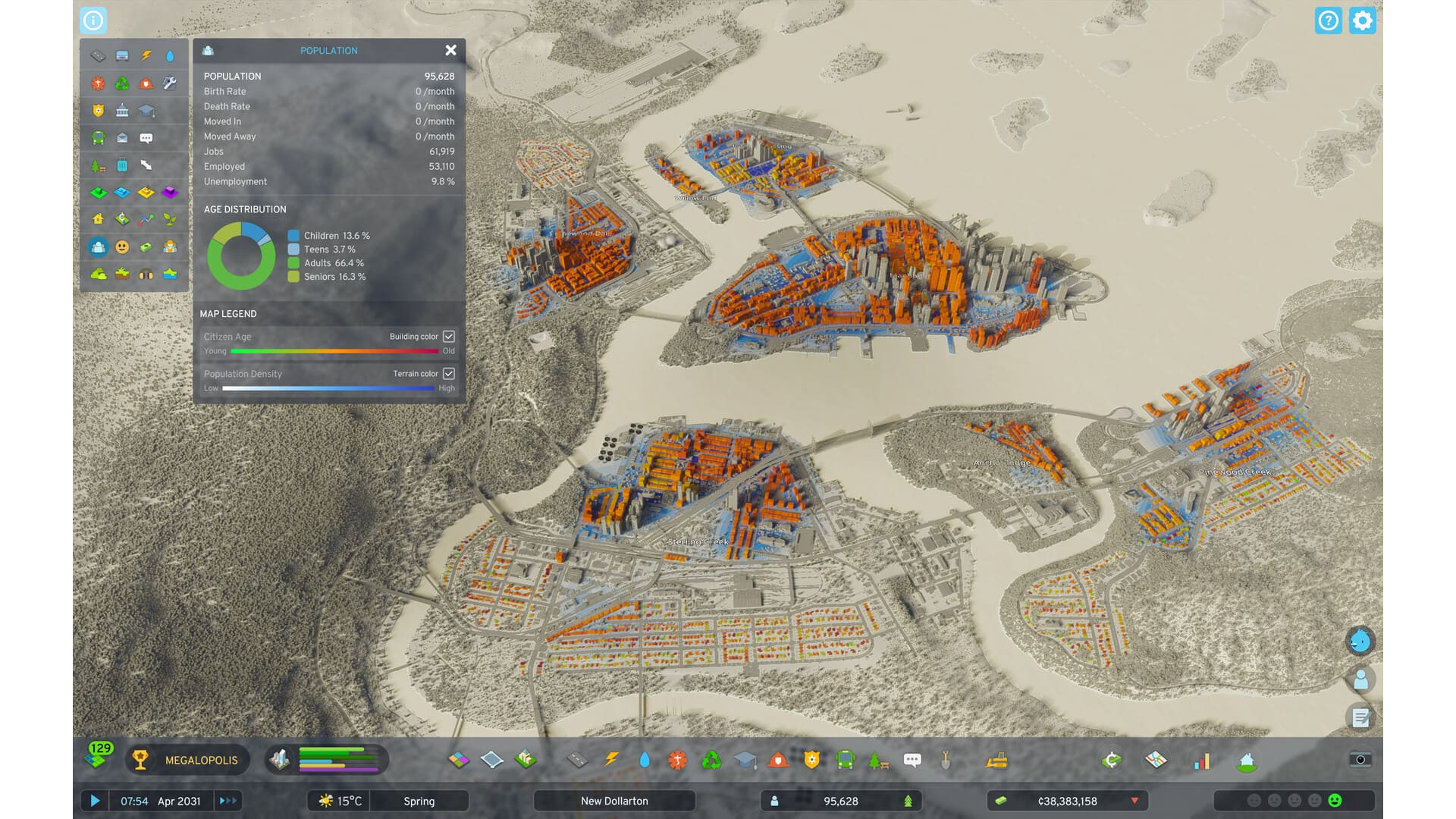Show the happiness smiley info view
The image size is (1456, 819).
coord(122,246)
